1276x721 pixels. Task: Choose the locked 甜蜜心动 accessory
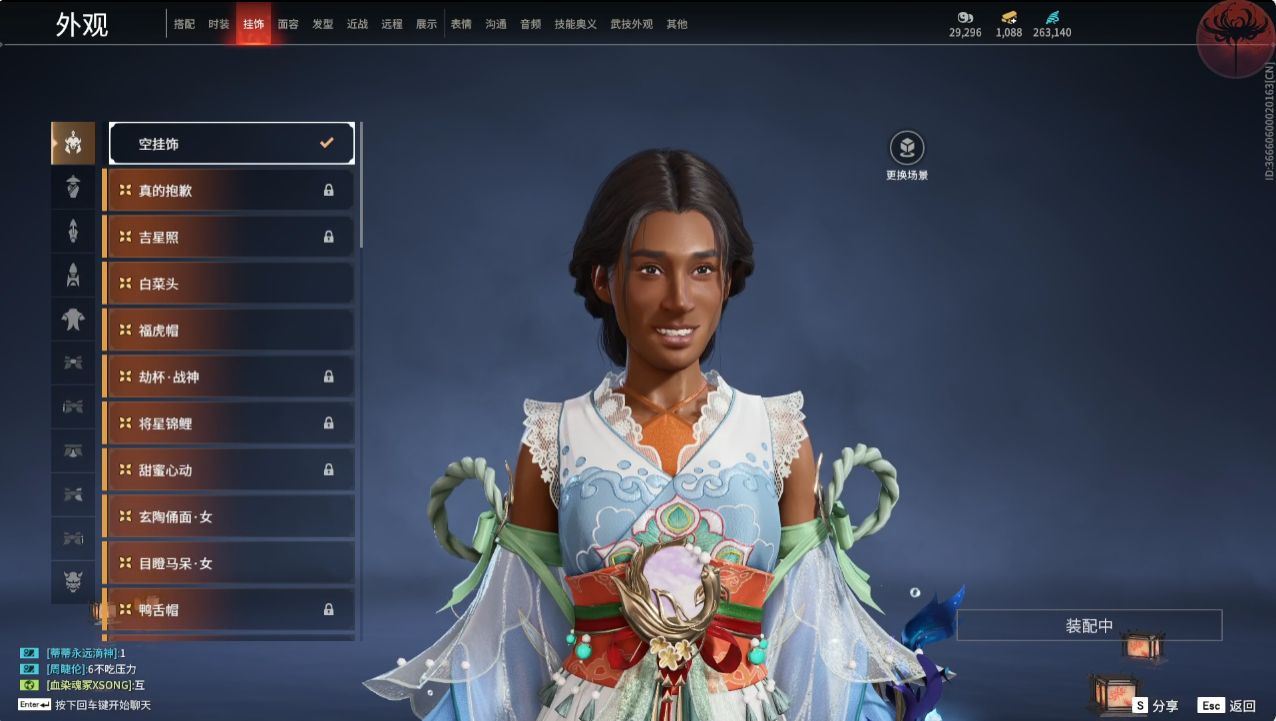[x=229, y=470]
